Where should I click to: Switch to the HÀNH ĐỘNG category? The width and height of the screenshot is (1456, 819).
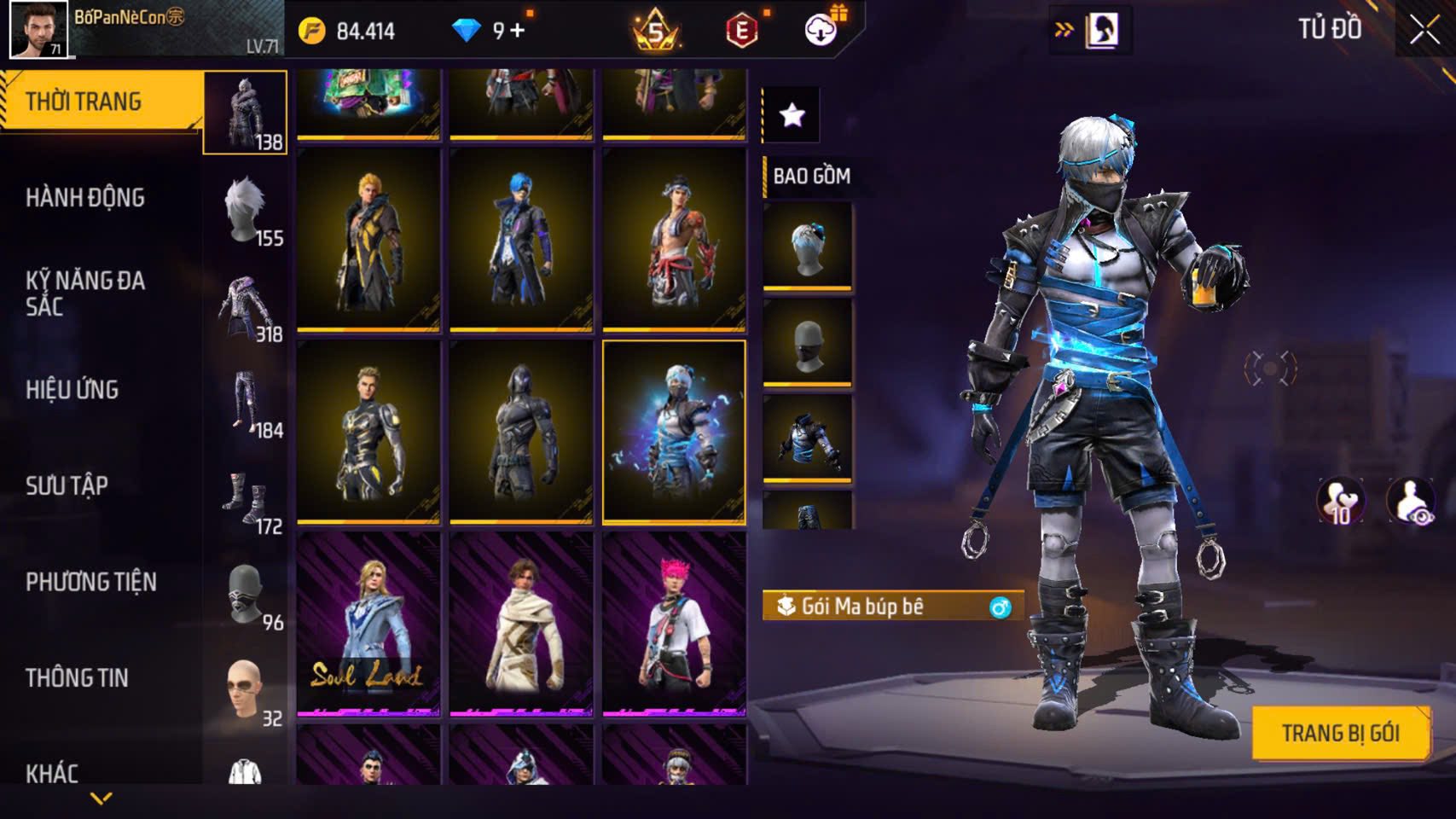(x=85, y=198)
